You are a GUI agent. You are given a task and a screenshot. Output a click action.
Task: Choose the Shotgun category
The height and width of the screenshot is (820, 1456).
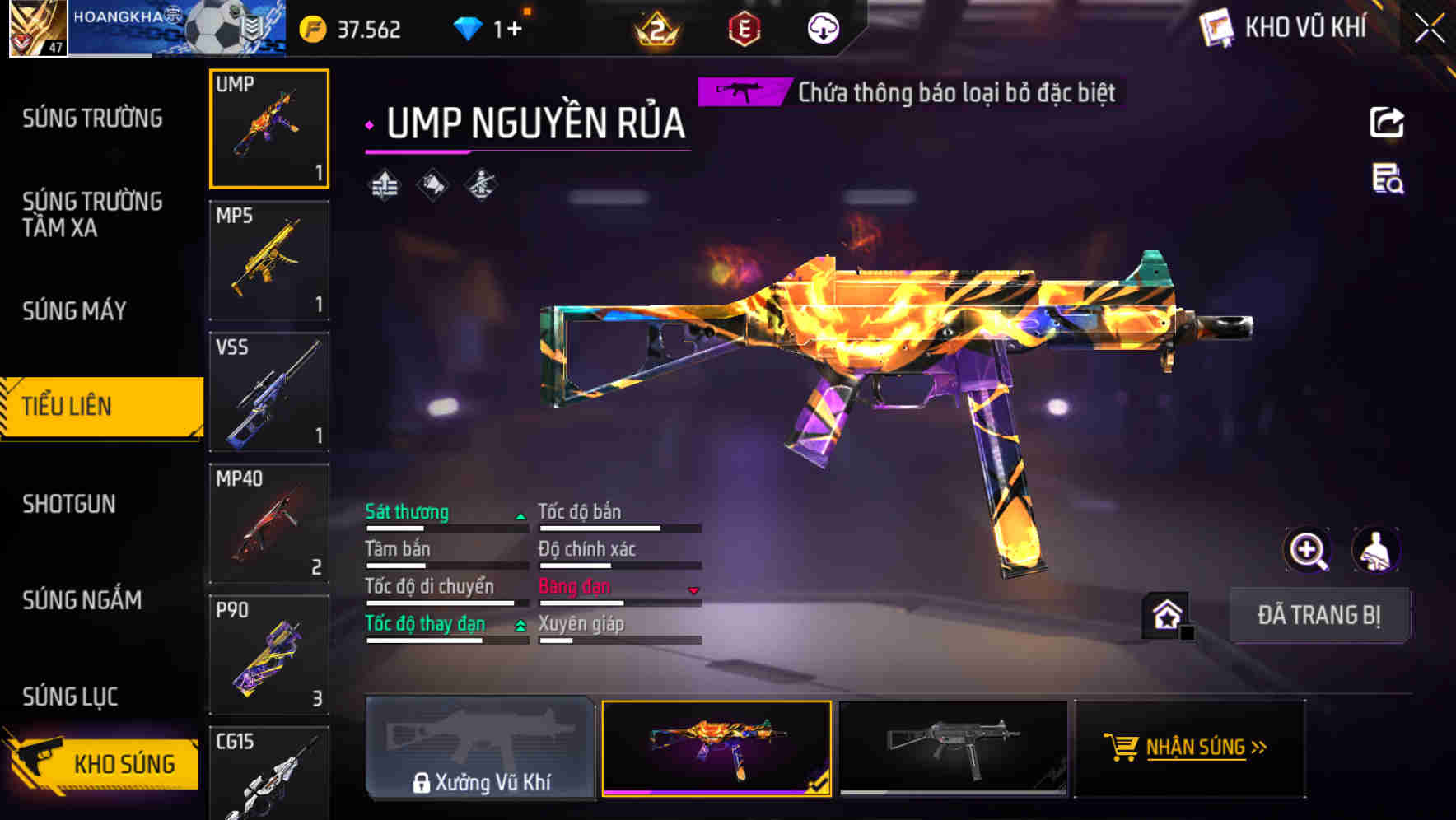(69, 504)
